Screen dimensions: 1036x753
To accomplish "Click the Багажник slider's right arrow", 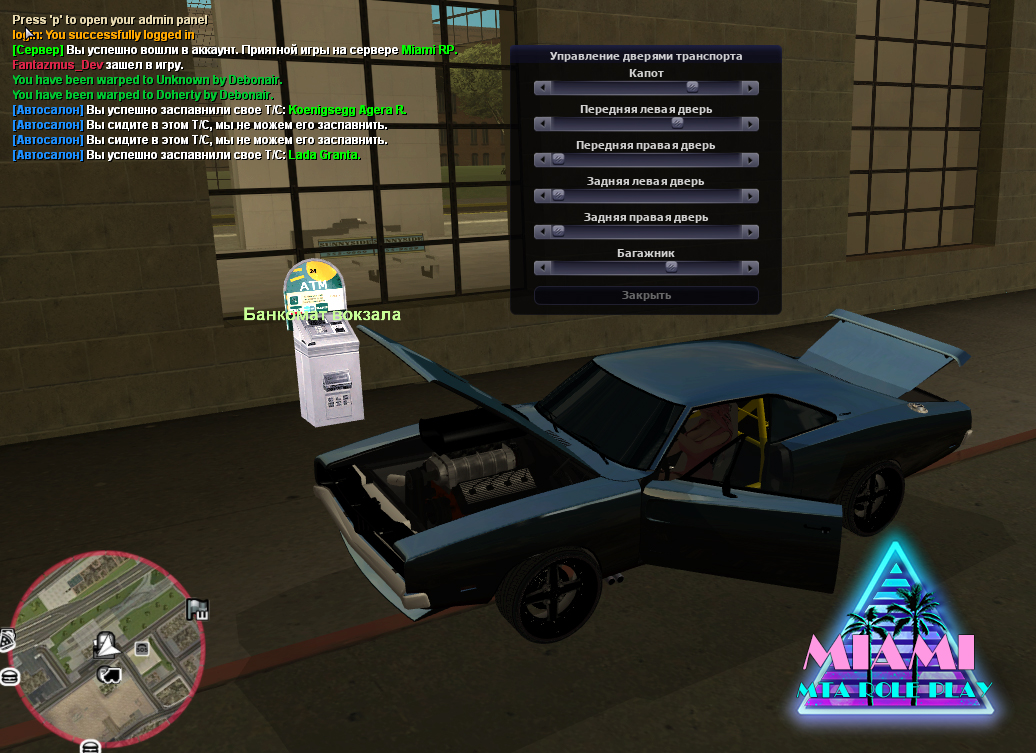I will [750, 268].
